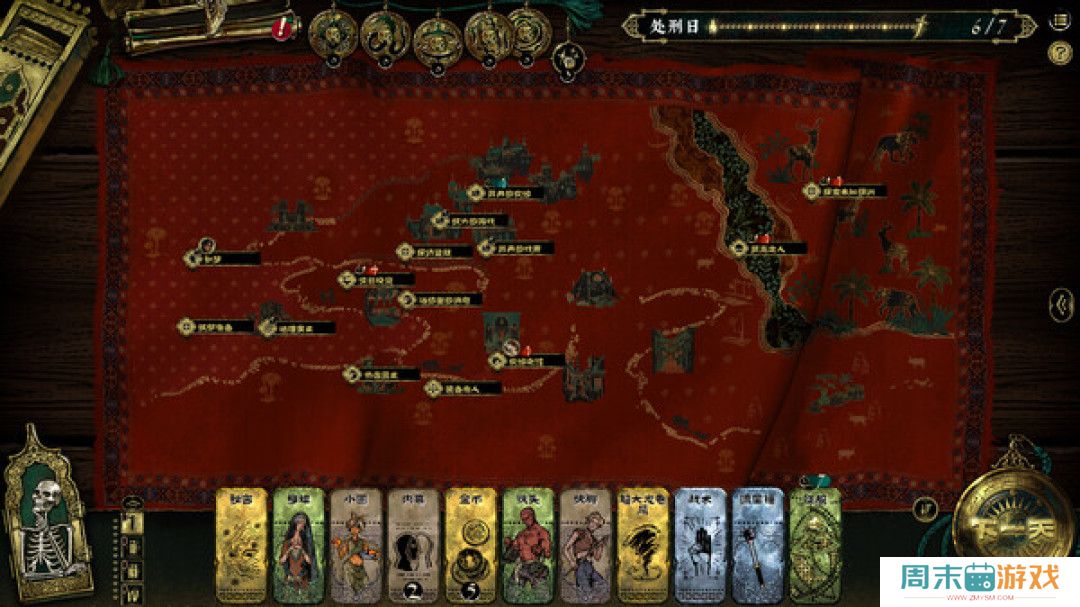Select the map marker beside the deer
Viewport: 1080px width, 607px height.
coord(845,190)
